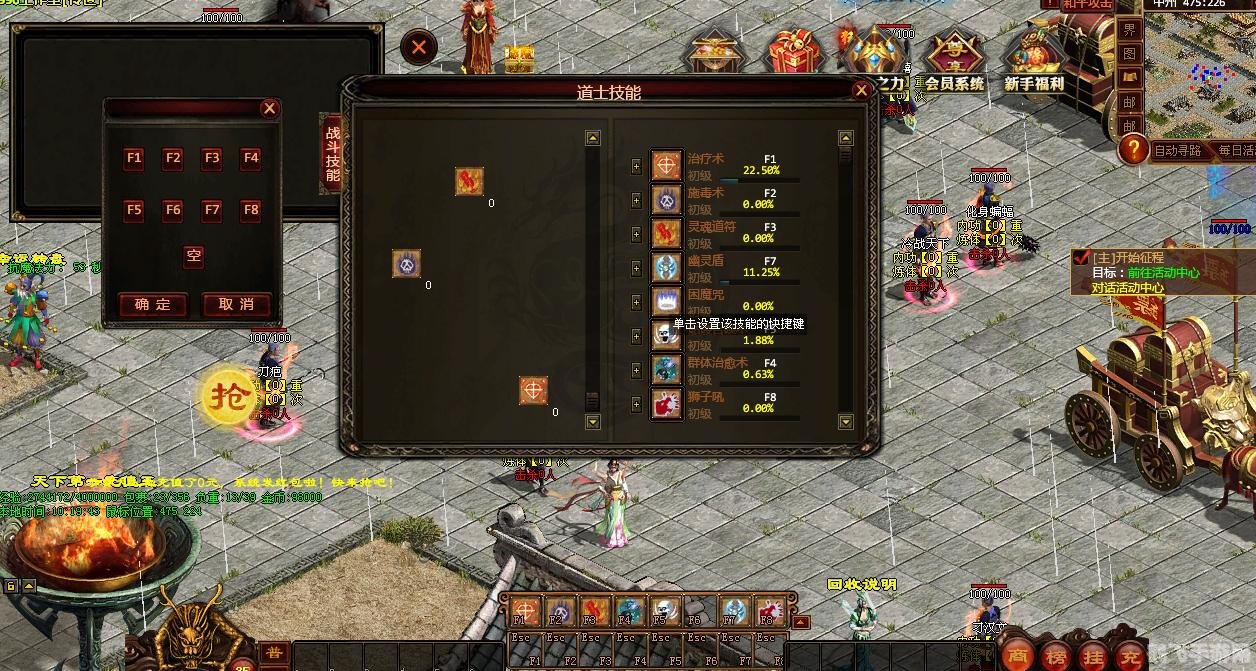Cancel the hotkey dialog with 取消

click(x=236, y=305)
